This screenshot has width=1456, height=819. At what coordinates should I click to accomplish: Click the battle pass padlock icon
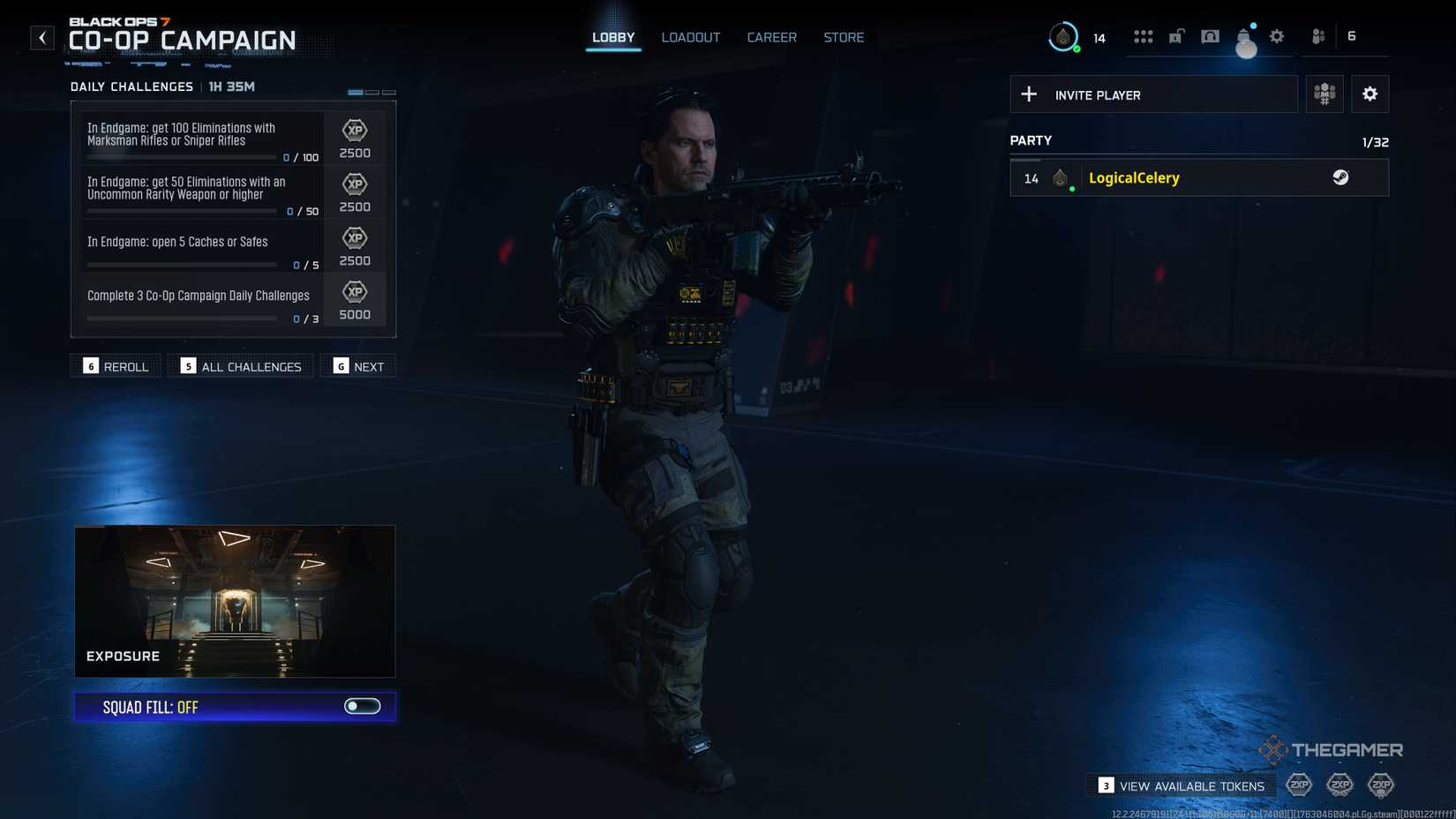click(x=1175, y=36)
